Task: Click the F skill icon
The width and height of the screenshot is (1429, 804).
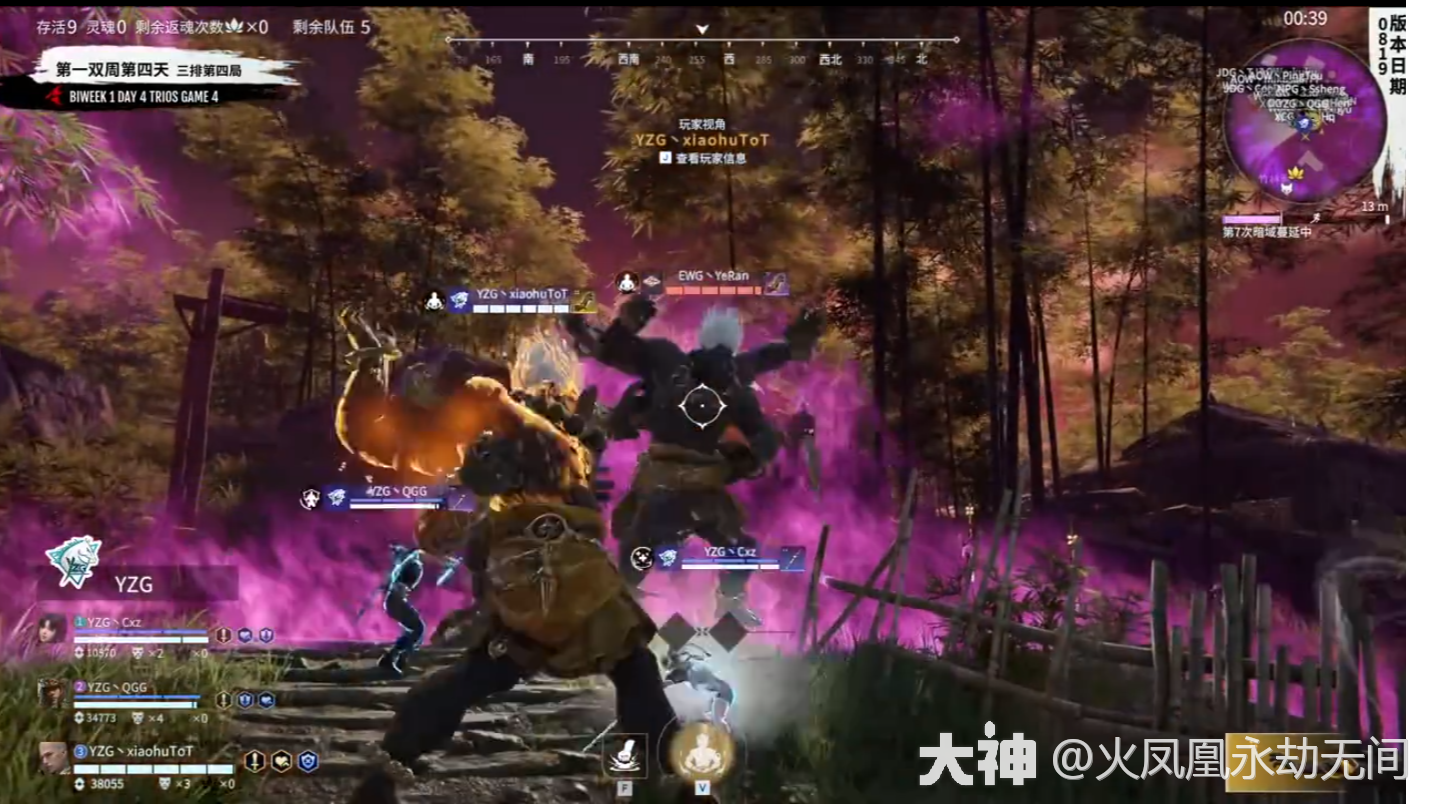Action: click(624, 755)
